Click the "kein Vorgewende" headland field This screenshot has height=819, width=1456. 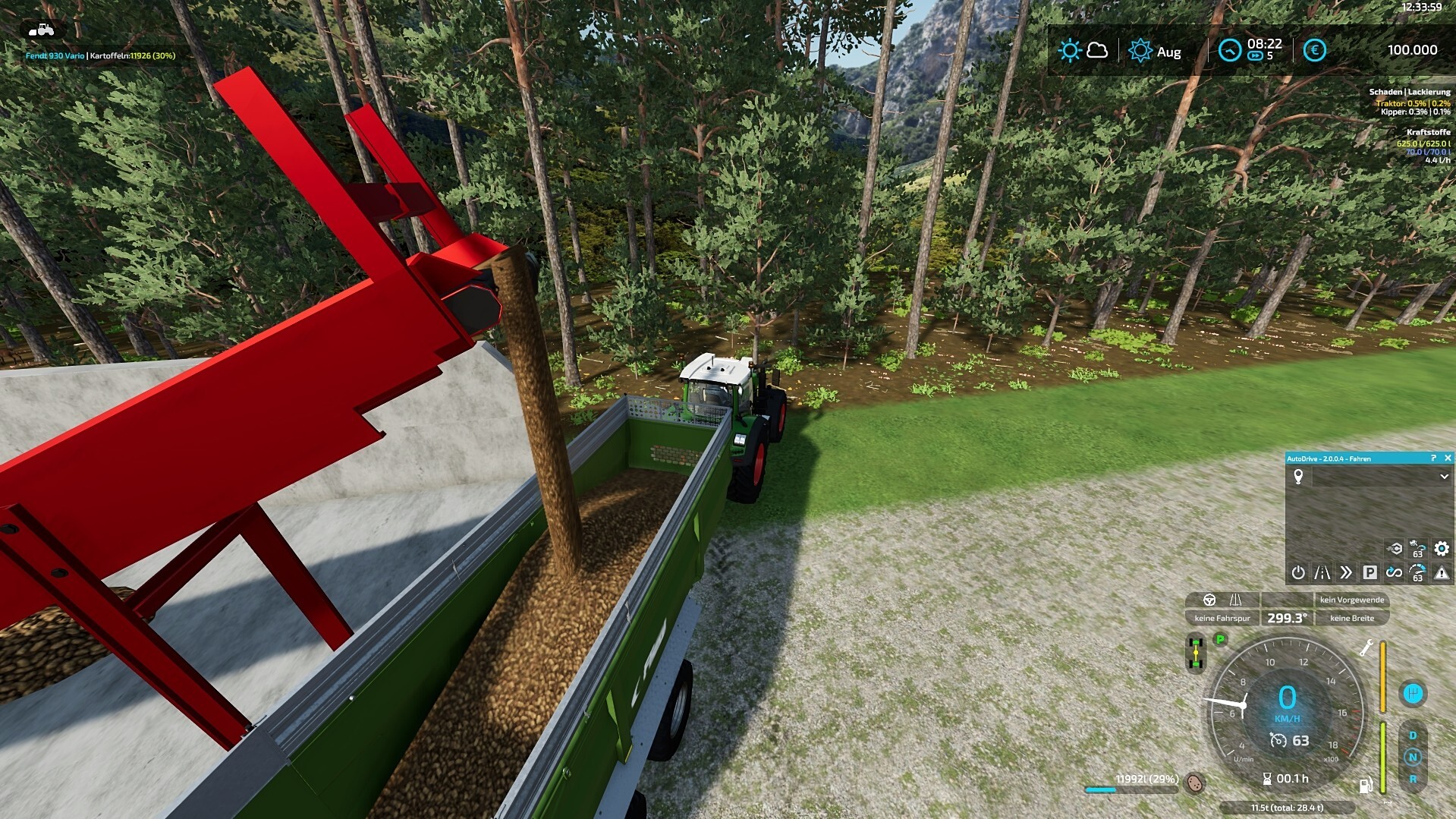[x=1351, y=600]
